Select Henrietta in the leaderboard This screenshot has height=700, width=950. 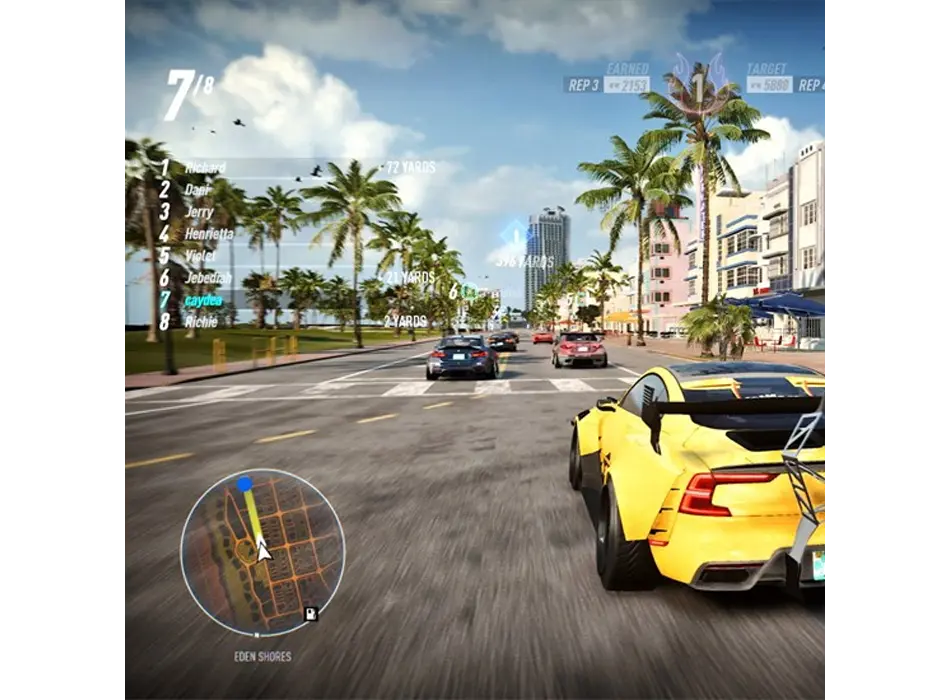(x=209, y=234)
